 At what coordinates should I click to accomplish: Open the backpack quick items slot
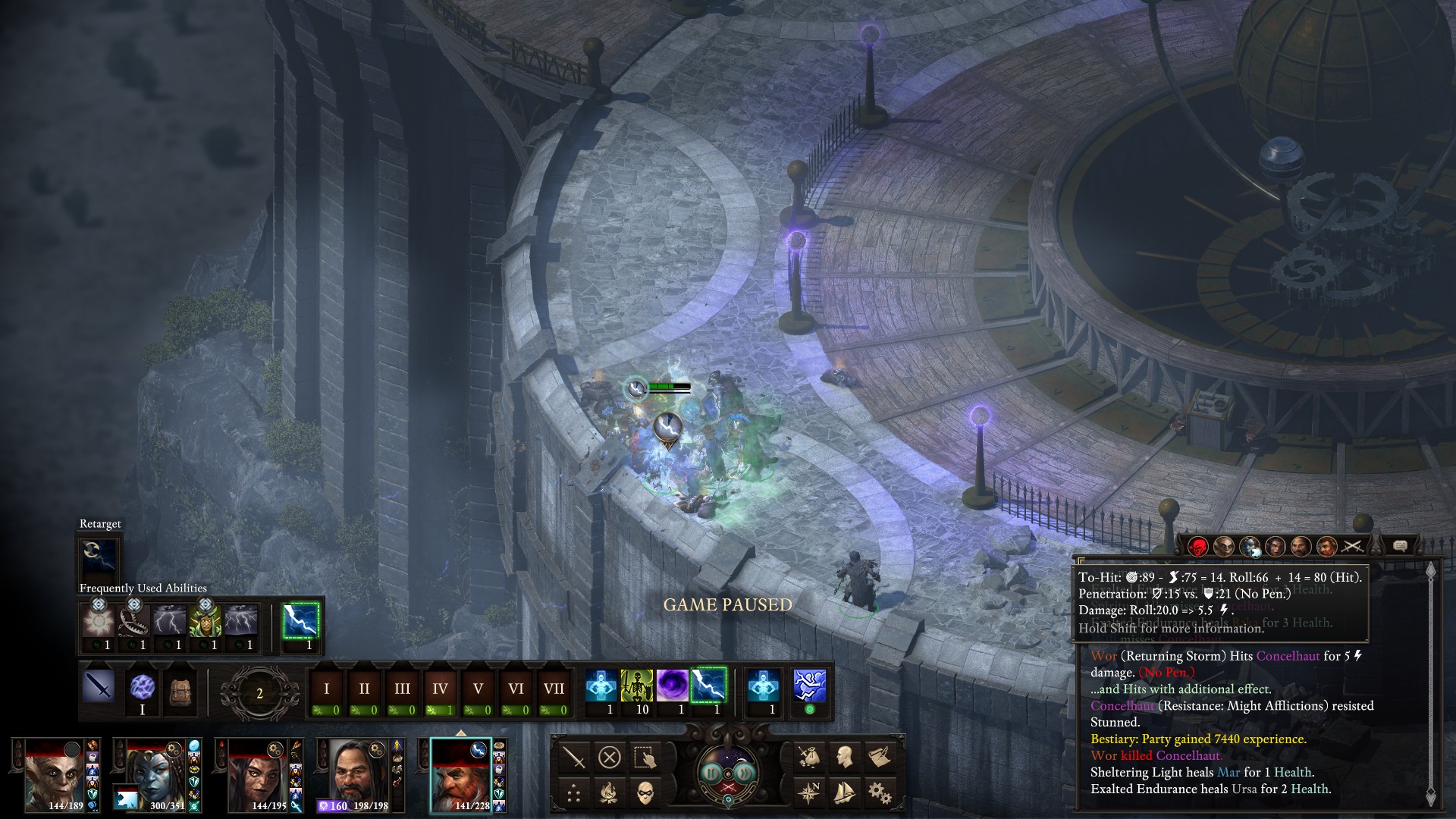[180, 689]
